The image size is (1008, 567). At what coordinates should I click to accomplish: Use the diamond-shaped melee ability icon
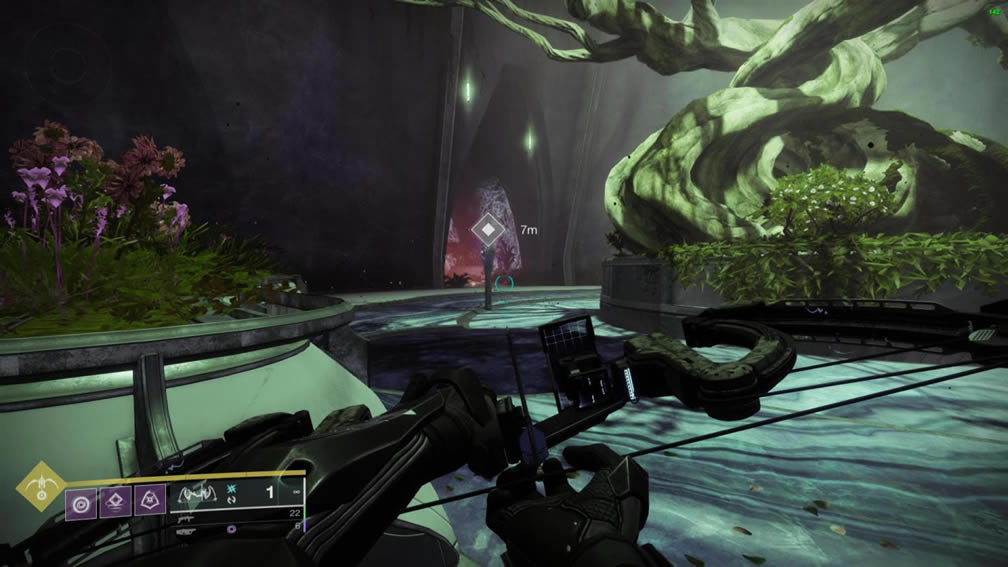point(116,500)
